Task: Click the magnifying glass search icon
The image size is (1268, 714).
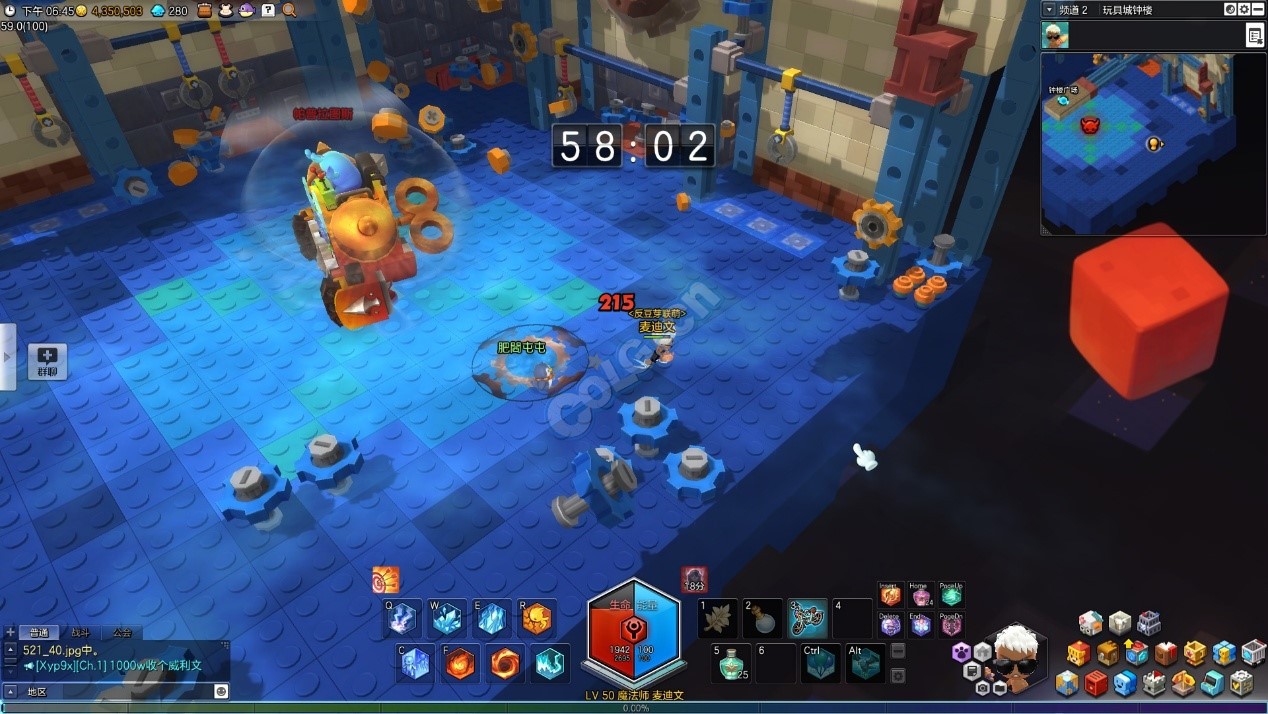Action: click(289, 10)
